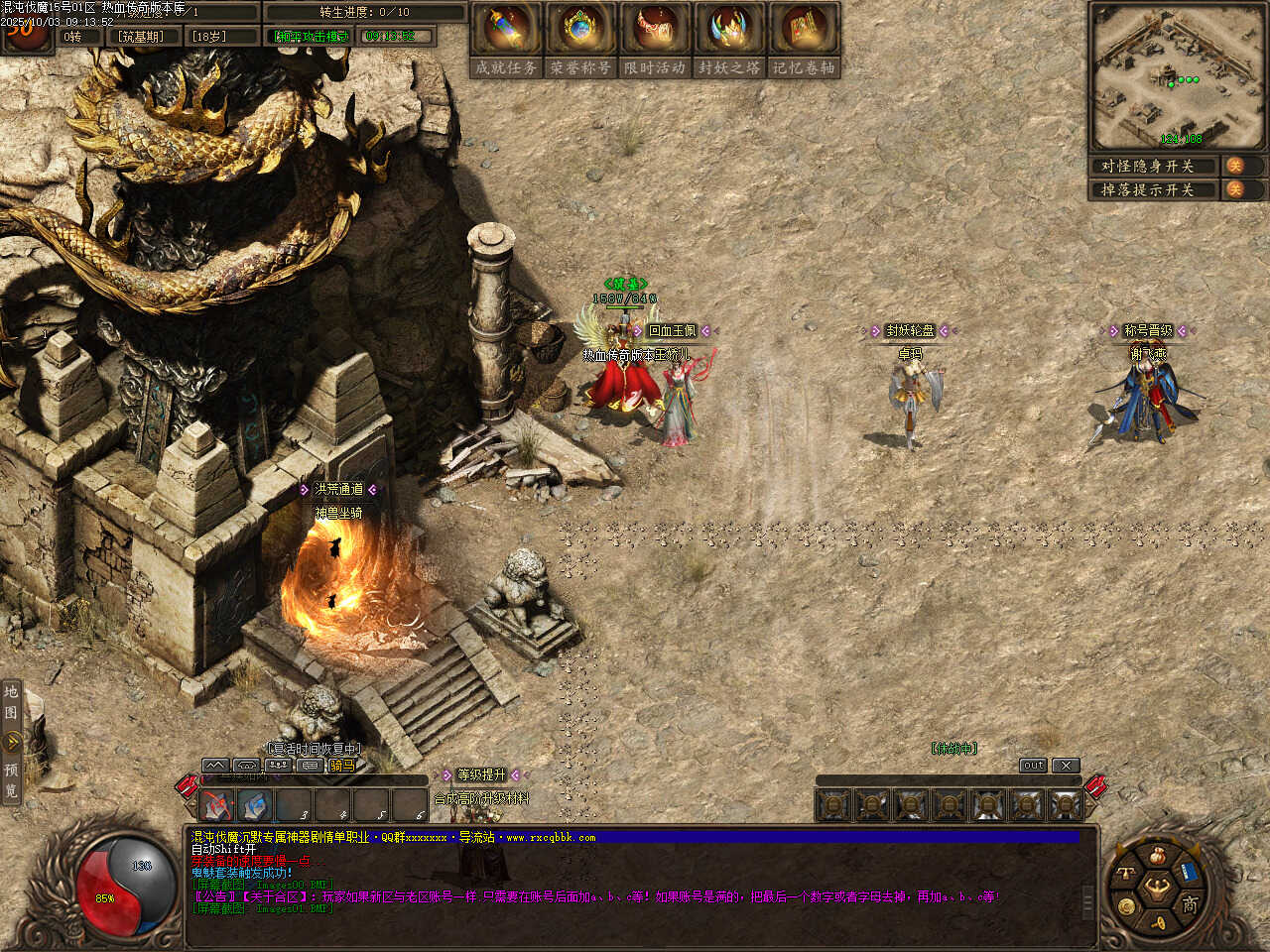Click the 骑马 mount button
Screen dimensions: 1270x952
tap(341, 766)
